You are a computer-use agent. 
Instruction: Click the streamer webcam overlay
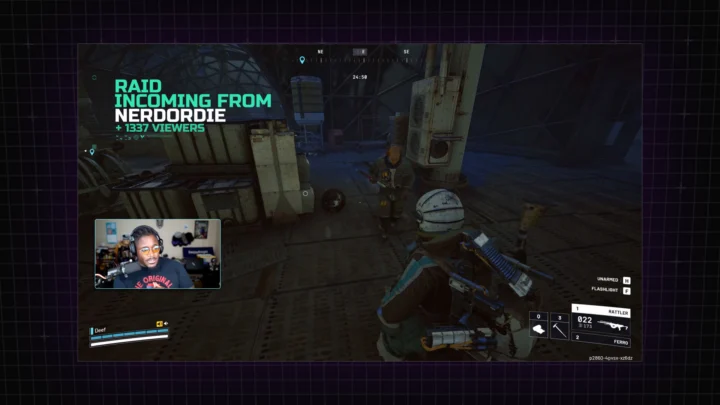tap(158, 254)
